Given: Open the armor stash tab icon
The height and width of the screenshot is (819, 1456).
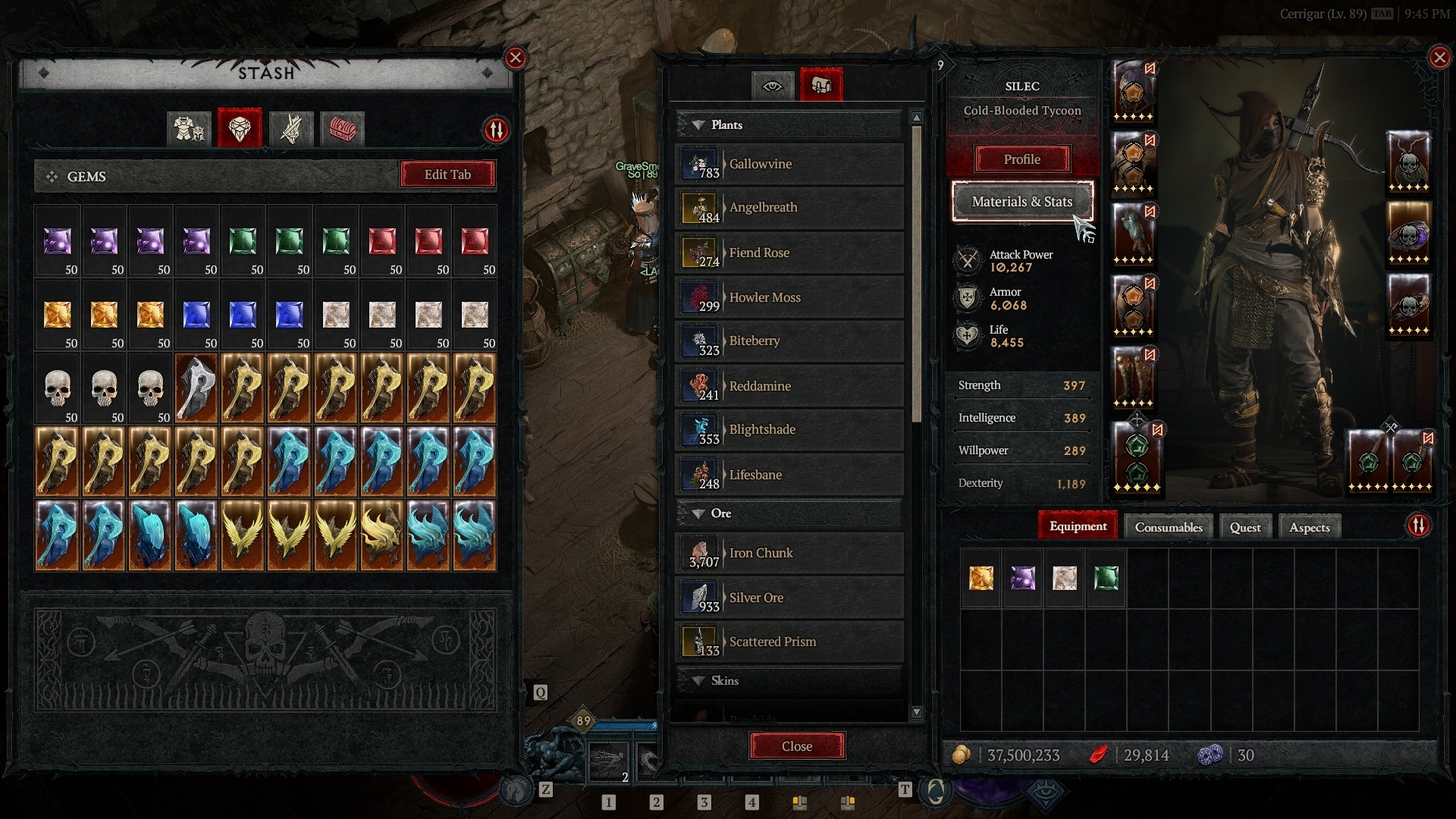Looking at the screenshot, I should point(188,129).
